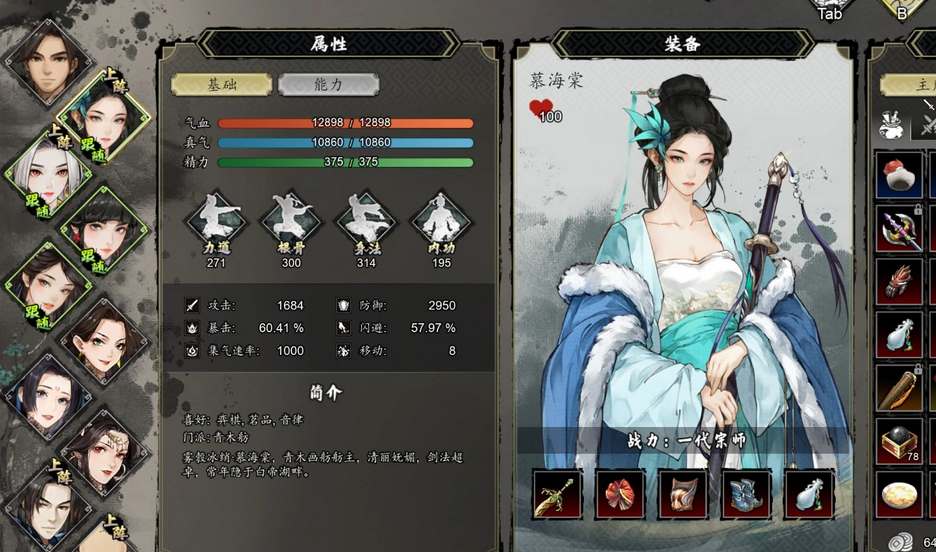The image size is (936, 552).
Task: Select the equipped red folding fan slot
Action: click(x=620, y=494)
